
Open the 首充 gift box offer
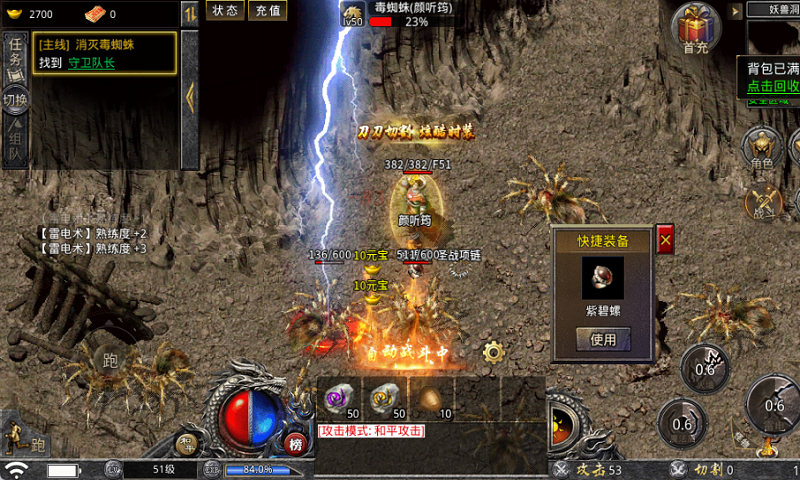coord(696,27)
